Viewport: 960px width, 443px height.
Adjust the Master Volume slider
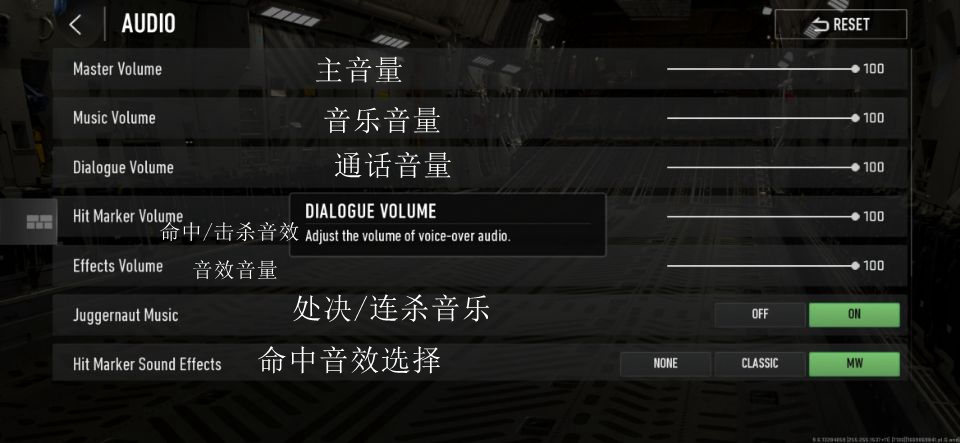pos(761,69)
